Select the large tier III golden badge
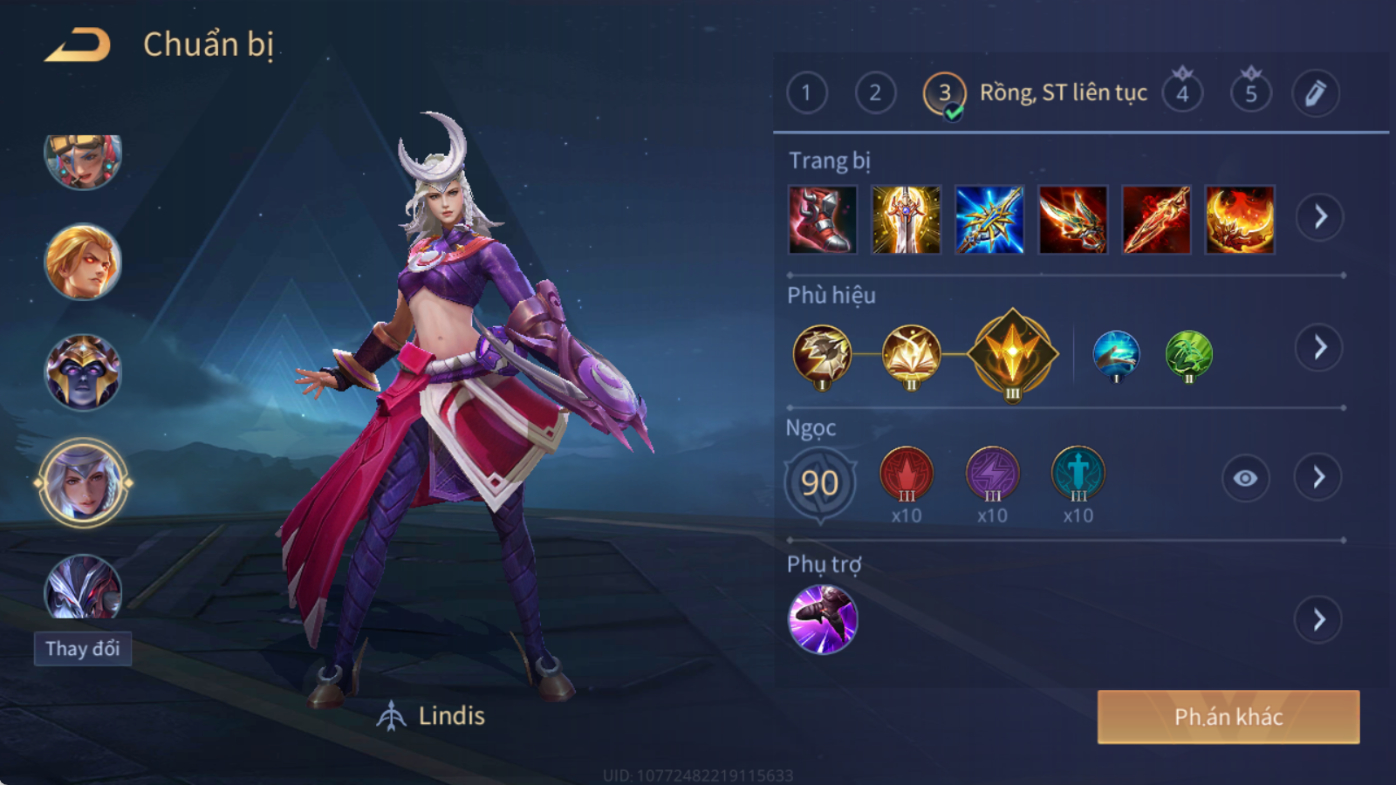 pyautogui.click(x=1012, y=354)
